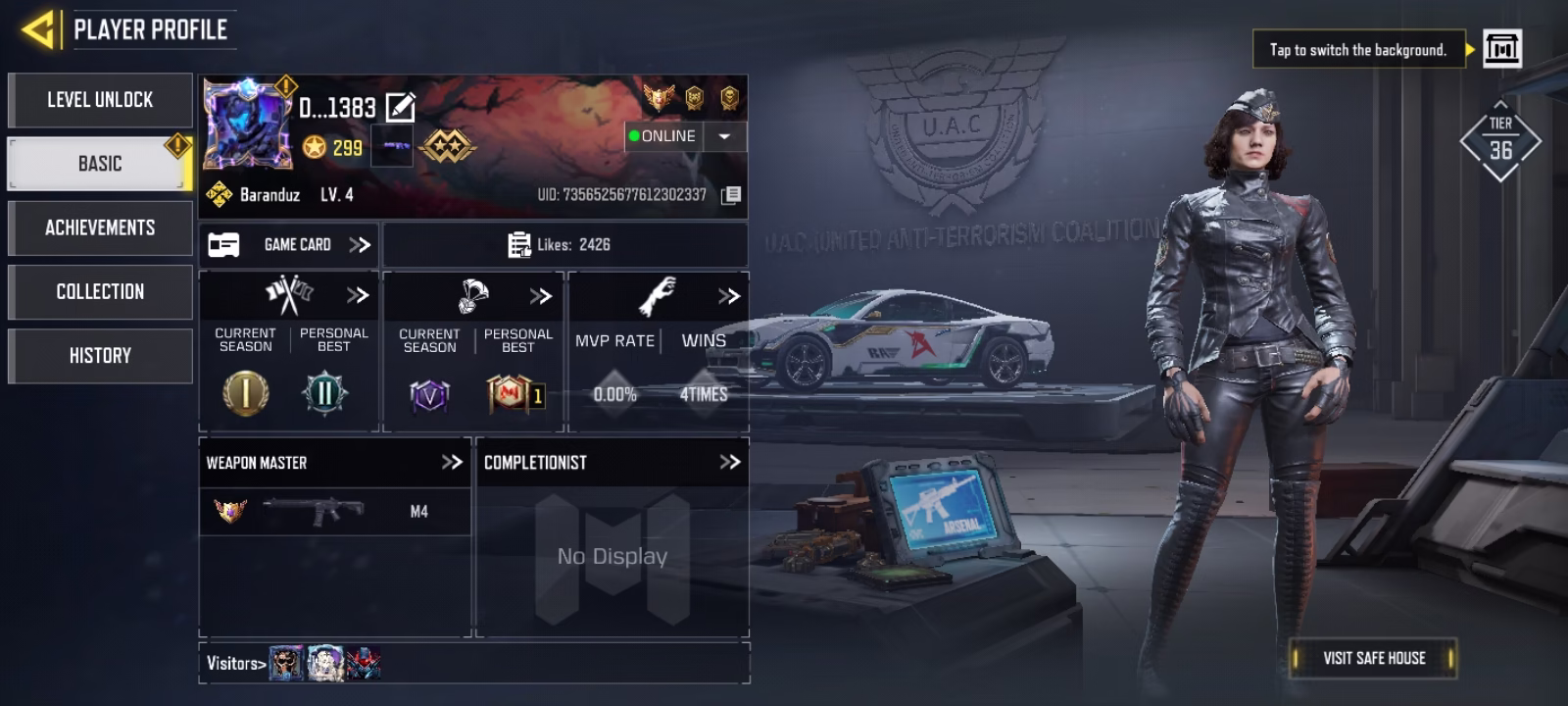View the Likes count panel
This screenshot has width=1568, height=706.
click(x=564, y=244)
